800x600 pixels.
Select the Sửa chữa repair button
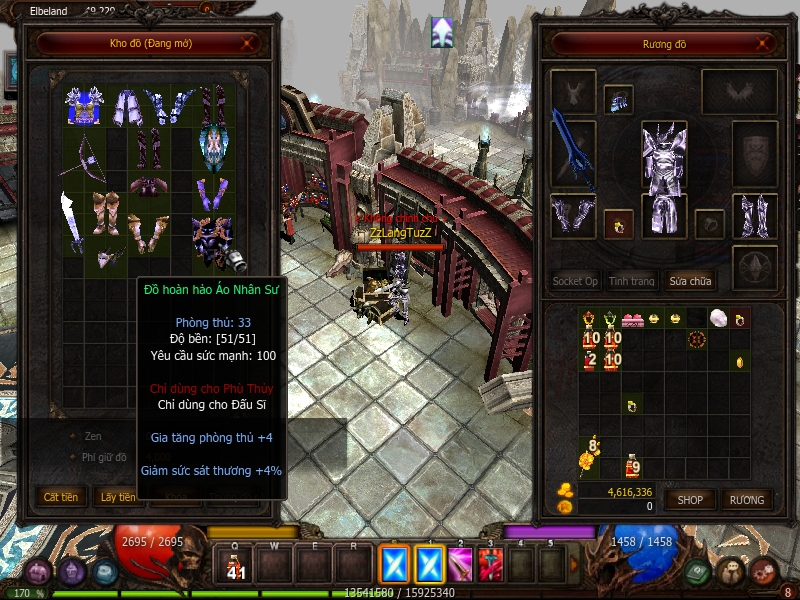click(691, 281)
